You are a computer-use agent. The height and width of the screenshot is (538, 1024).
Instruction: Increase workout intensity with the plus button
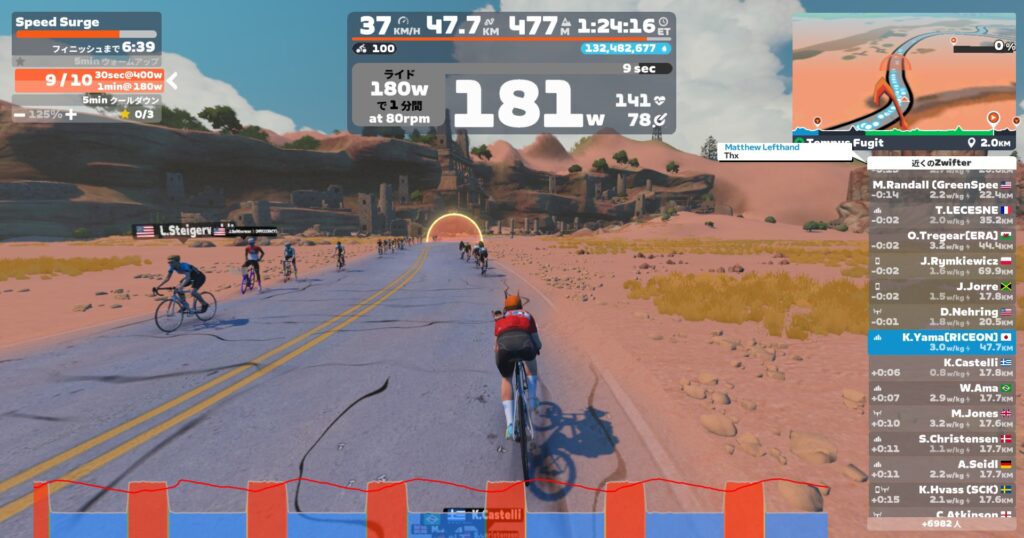coord(70,114)
